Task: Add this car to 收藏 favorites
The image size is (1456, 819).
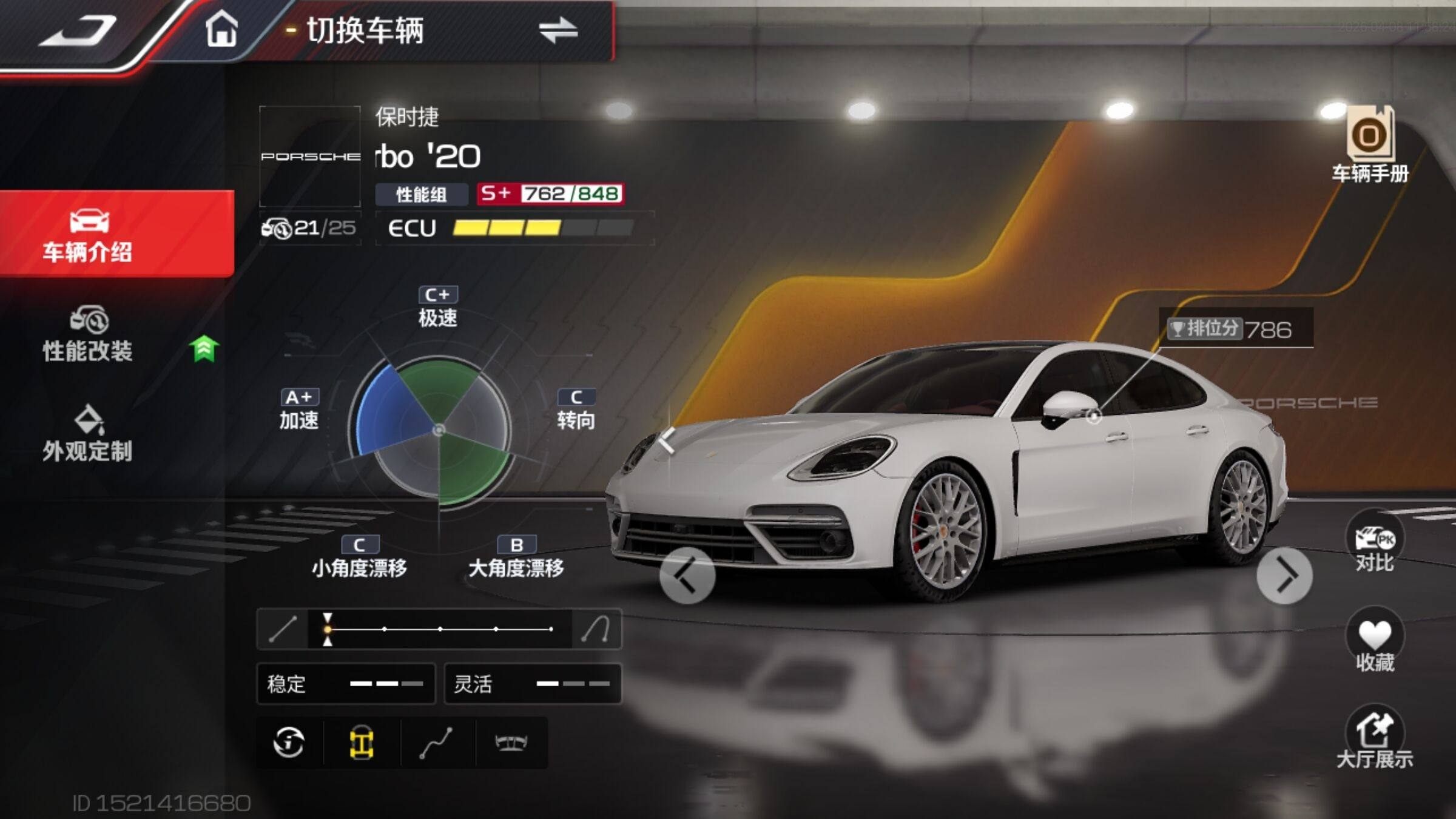Action: pyautogui.click(x=1375, y=642)
